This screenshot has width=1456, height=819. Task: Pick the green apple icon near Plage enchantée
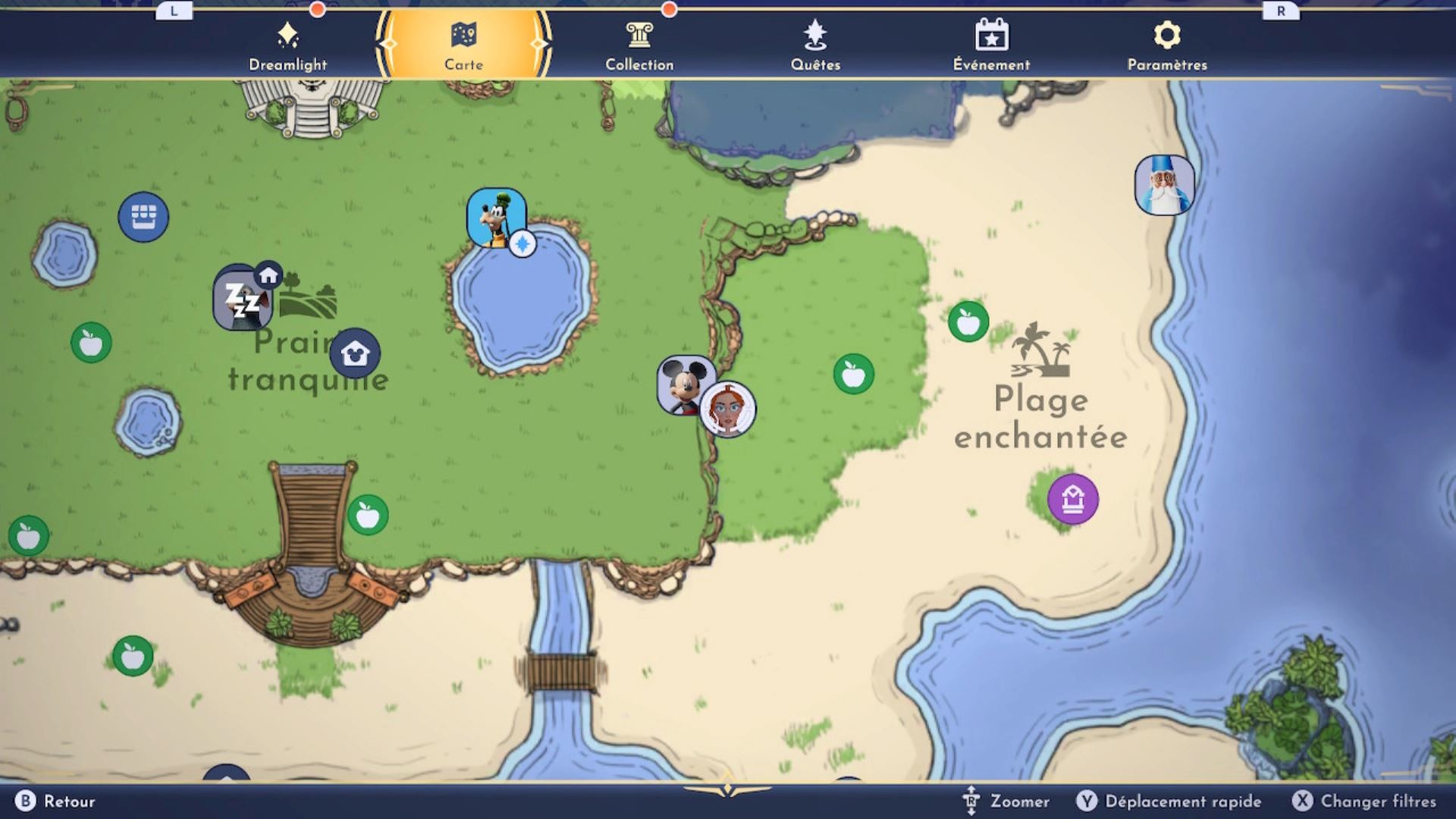(967, 322)
